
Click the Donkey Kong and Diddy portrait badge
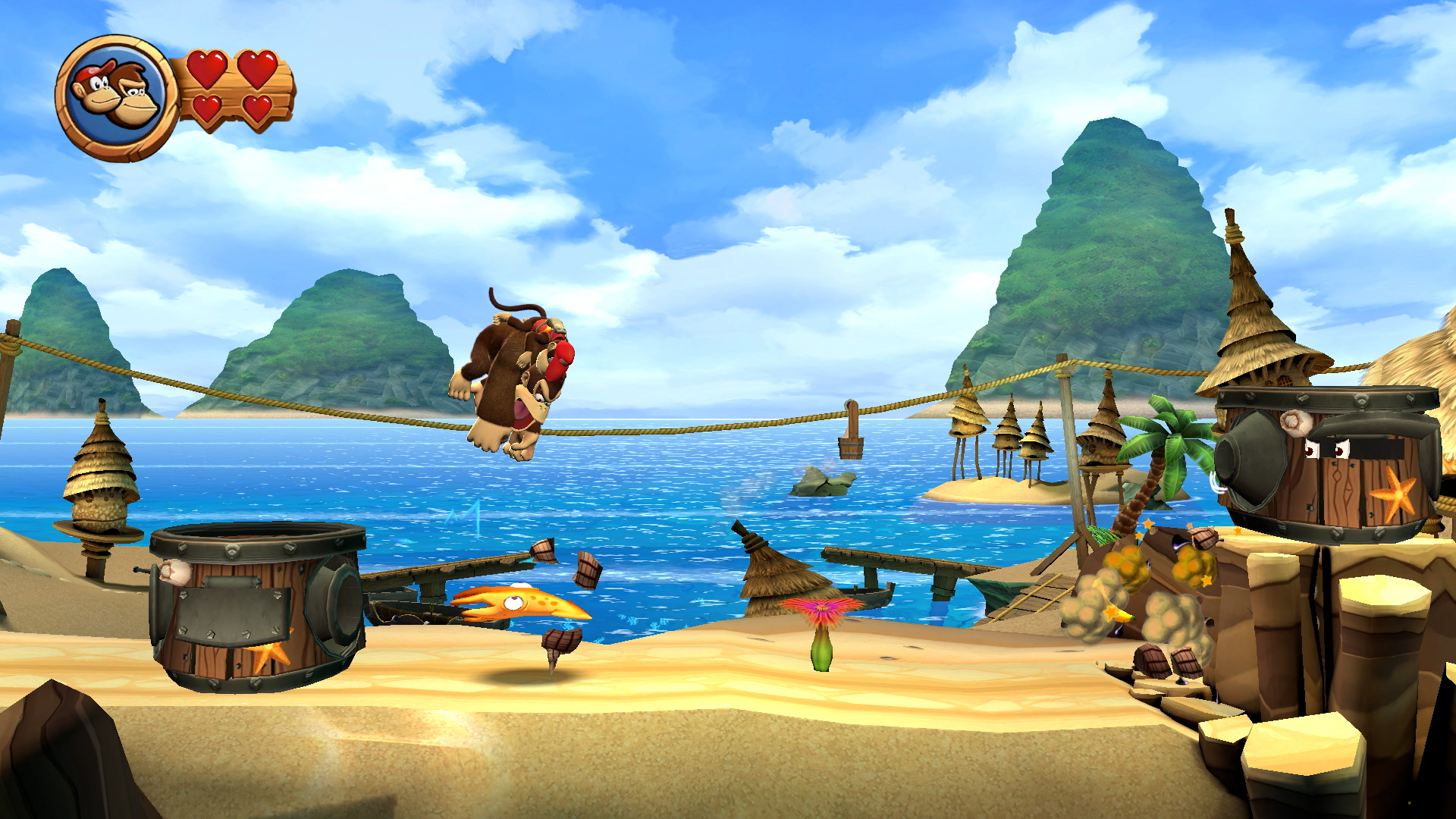[117, 98]
